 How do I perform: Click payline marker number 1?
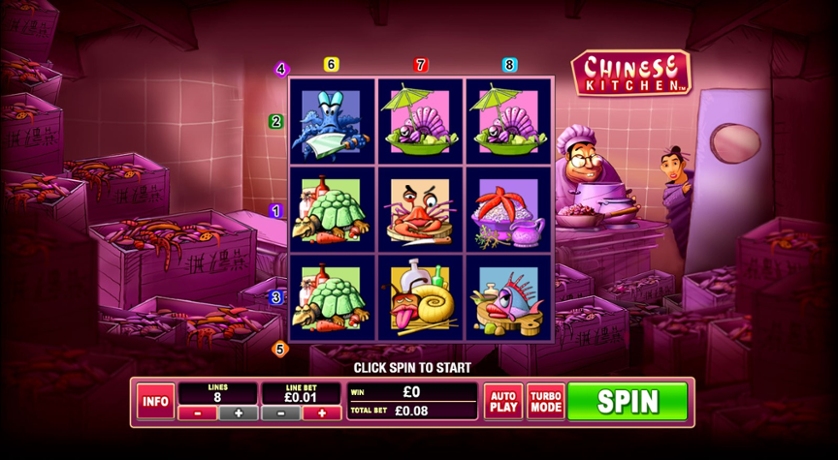click(x=276, y=211)
